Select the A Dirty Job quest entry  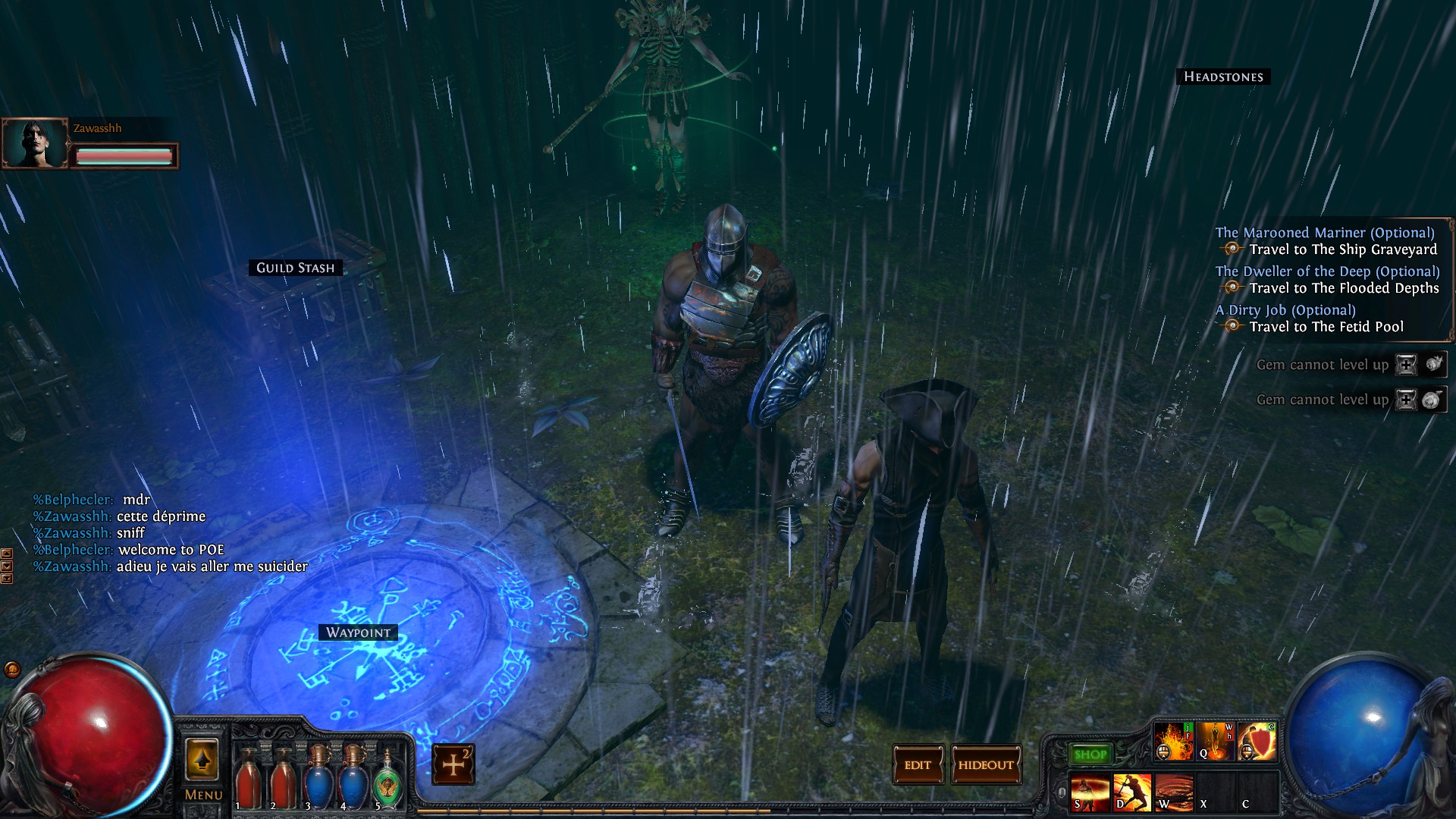(1285, 310)
